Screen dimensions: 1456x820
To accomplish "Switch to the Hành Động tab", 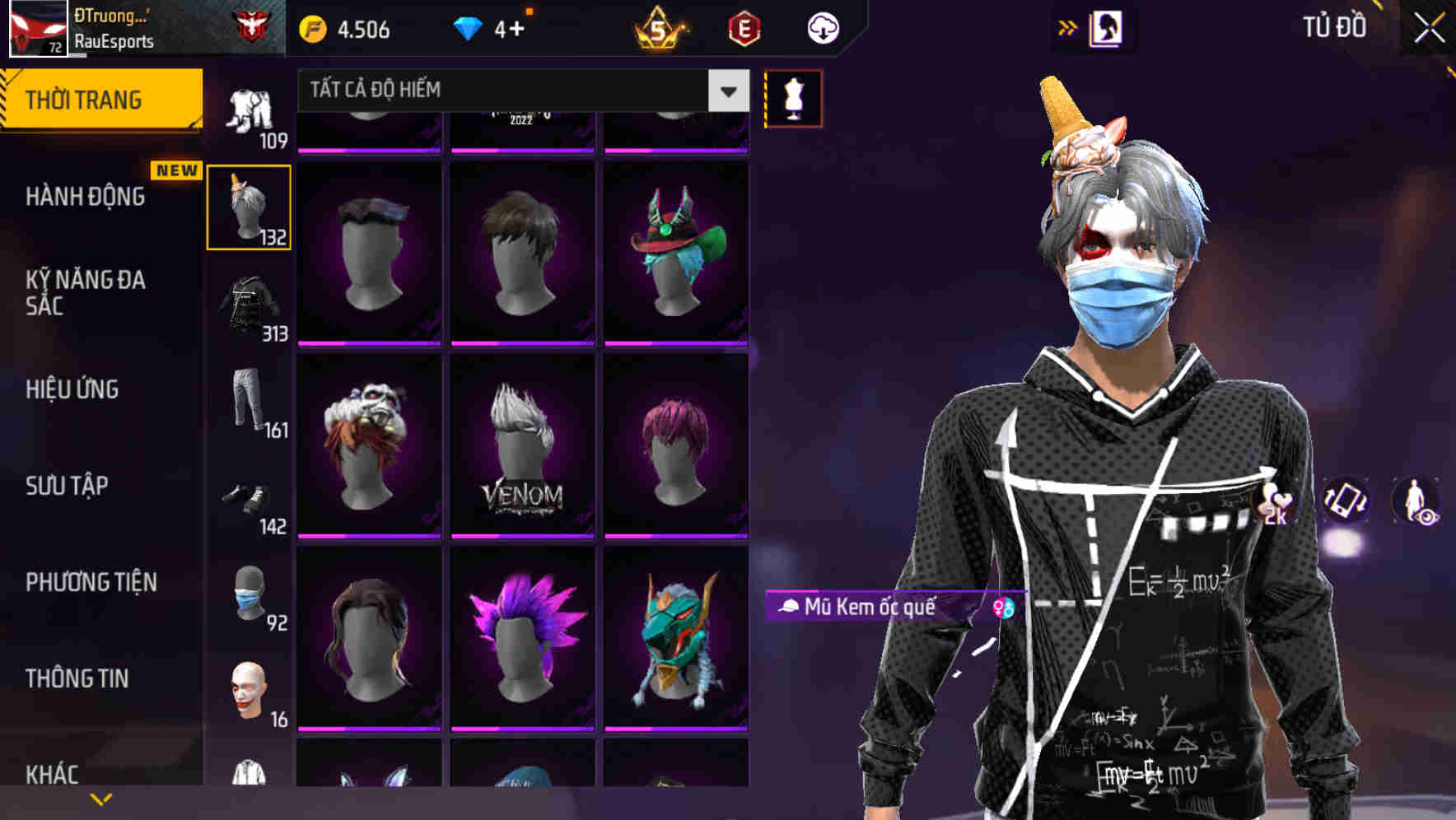I will point(86,197).
